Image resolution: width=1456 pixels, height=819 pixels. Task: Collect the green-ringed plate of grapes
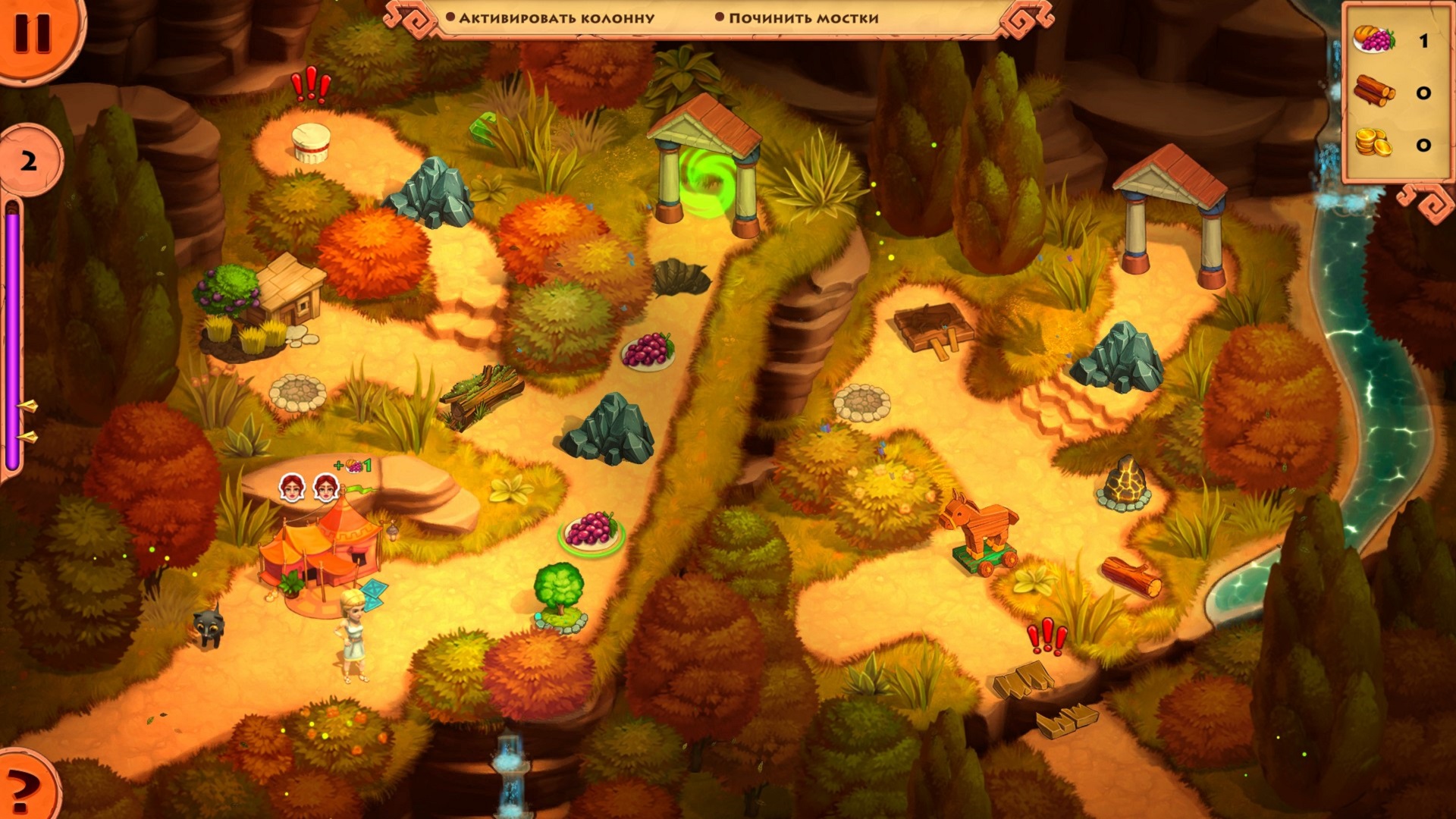click(x=592, y=530)
